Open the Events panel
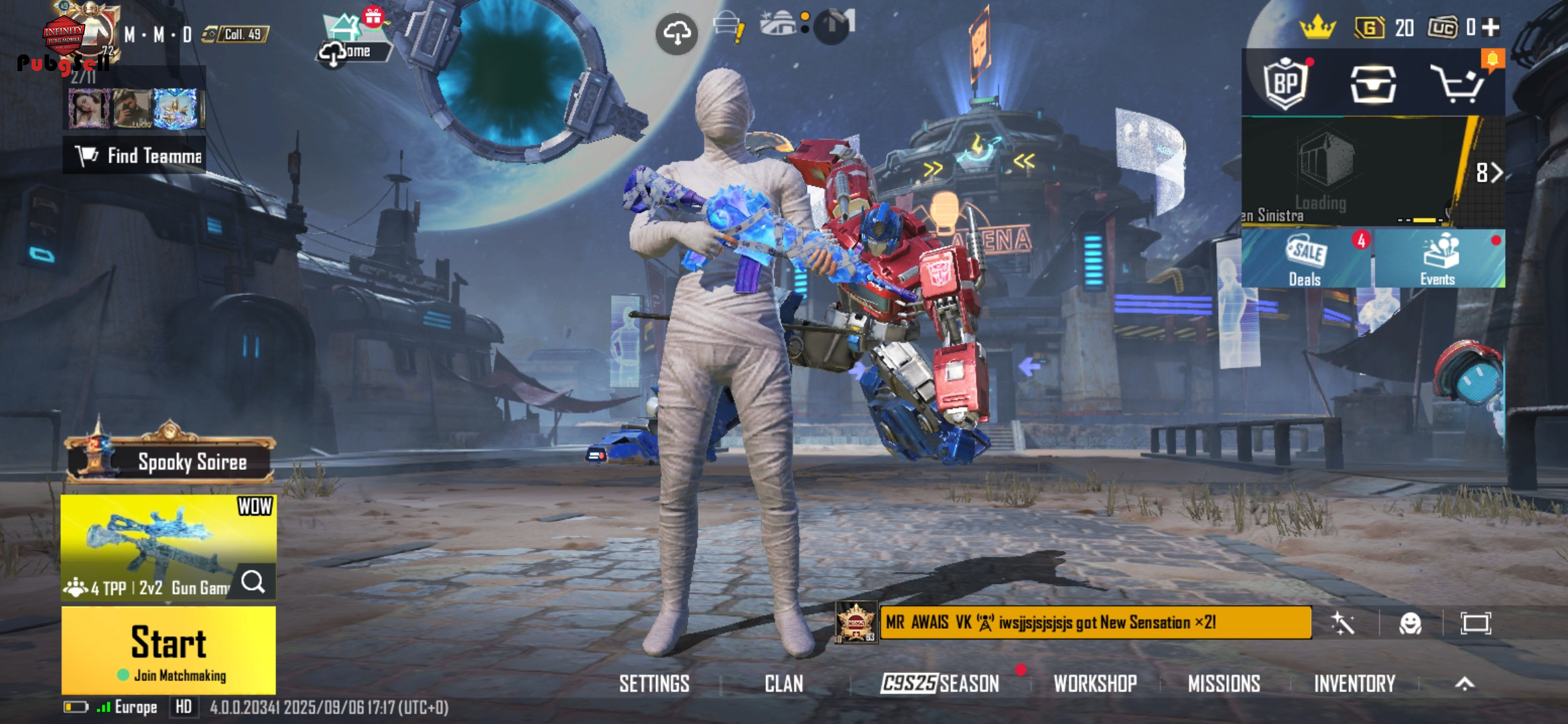This screenshot has width=1568, height=724. 1438,259
